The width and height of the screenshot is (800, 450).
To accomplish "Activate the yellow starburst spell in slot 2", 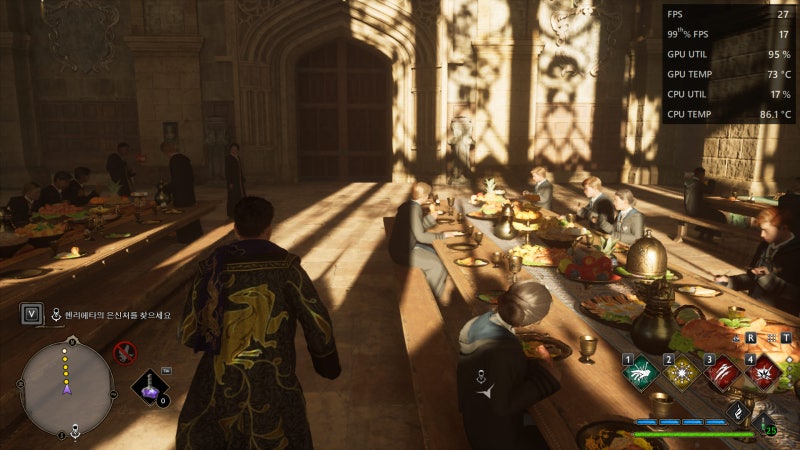I will (x=680, y=372).
